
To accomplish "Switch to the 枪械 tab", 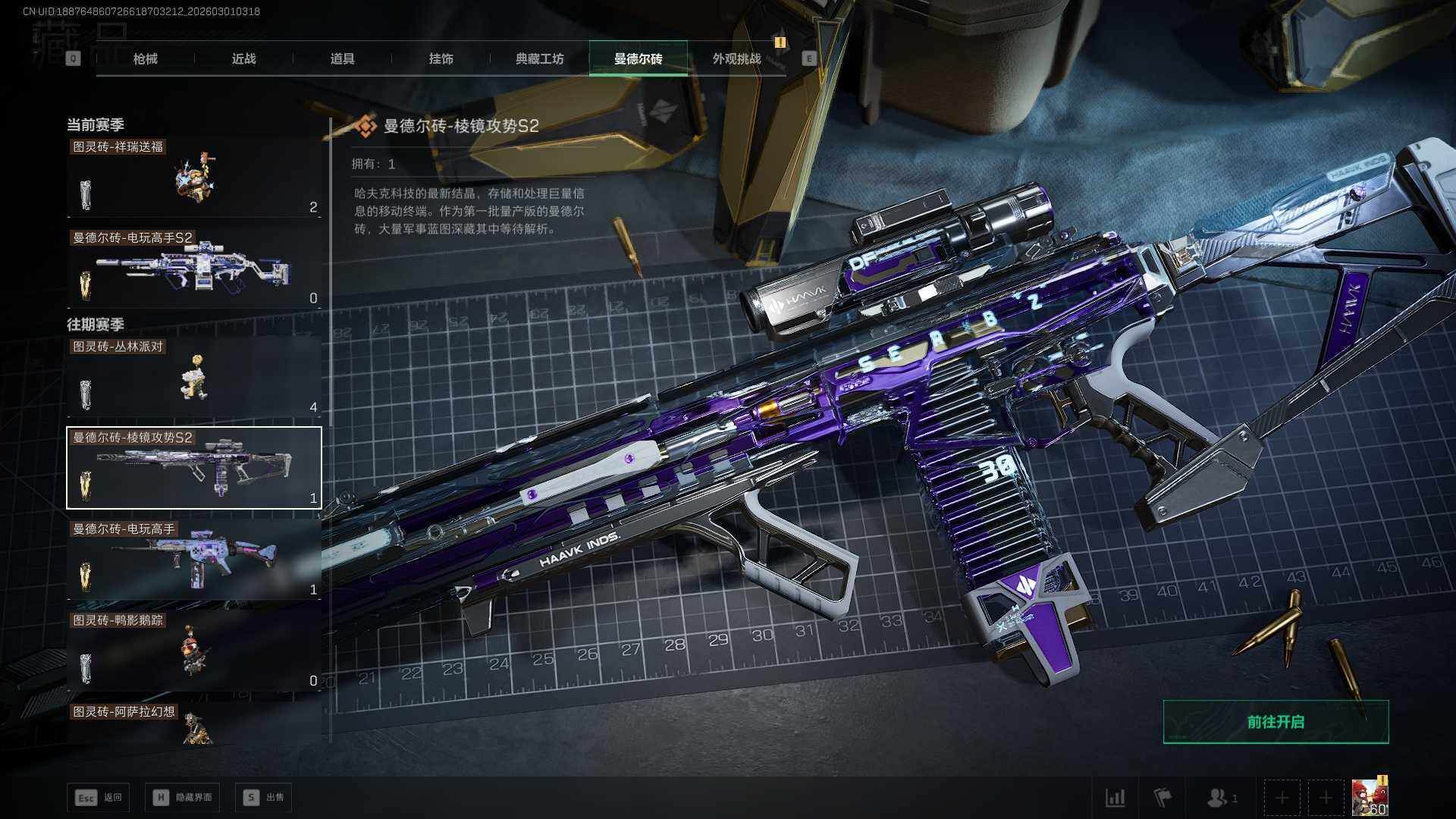I will [145, 58].
